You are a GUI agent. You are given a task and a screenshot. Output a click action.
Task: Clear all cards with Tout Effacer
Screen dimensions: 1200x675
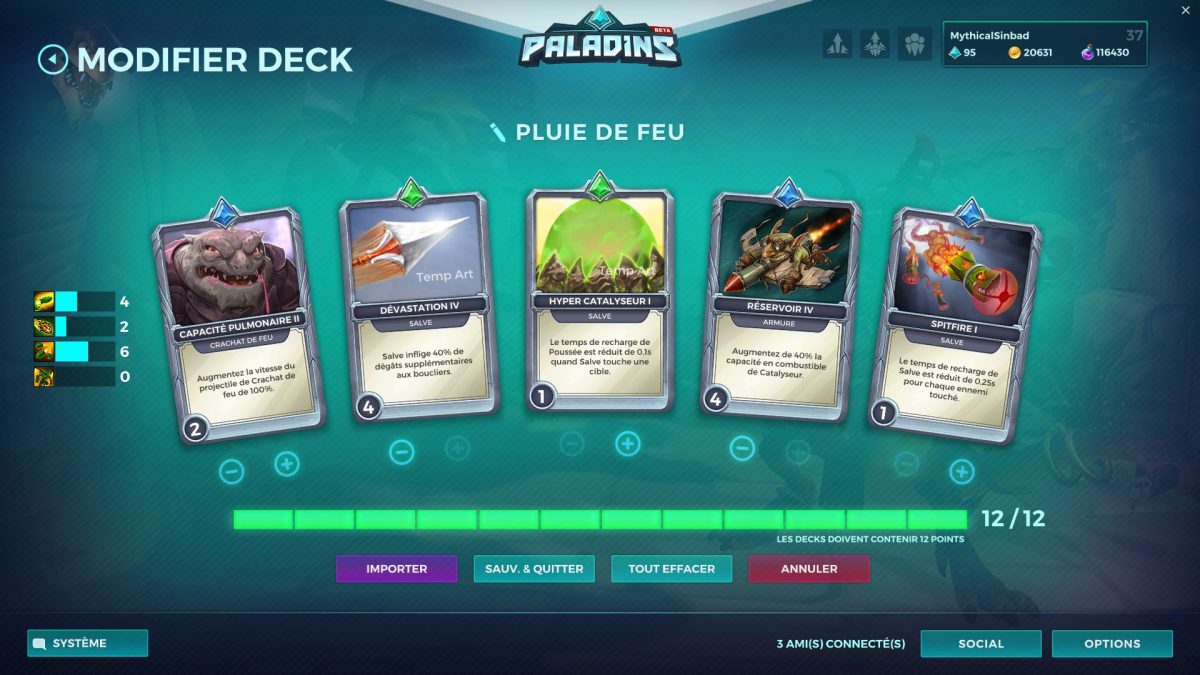click(x=671, y=569)
